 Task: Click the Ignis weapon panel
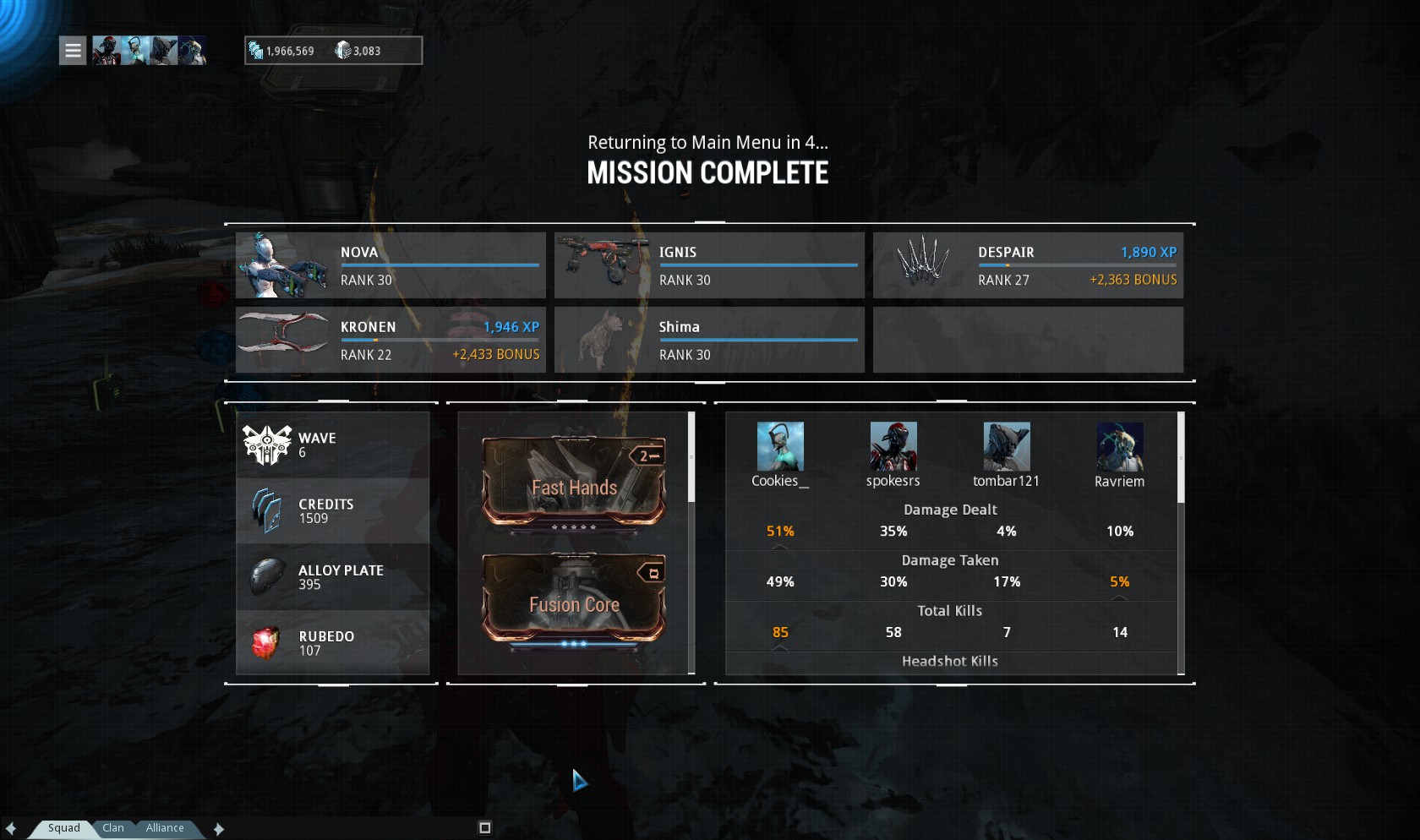[x=709, y=265]
